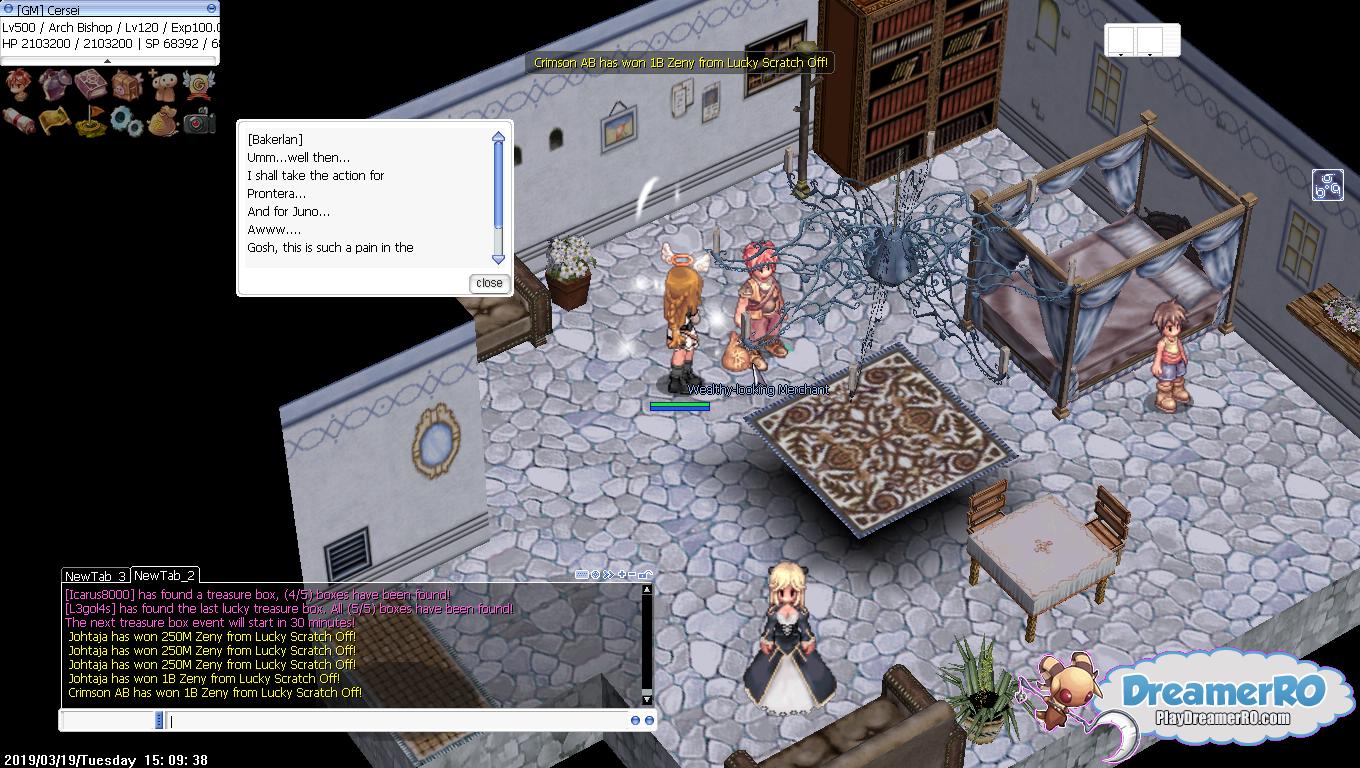Open the guild emblem icon
1360x768 pixels.
(199, 86)
